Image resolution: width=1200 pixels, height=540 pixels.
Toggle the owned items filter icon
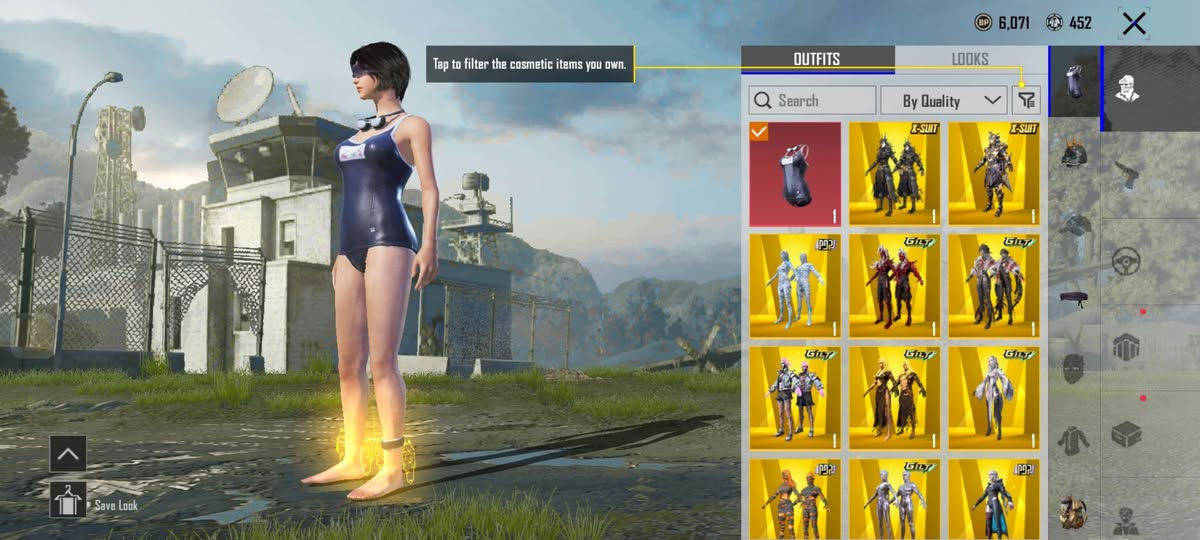1026,100
